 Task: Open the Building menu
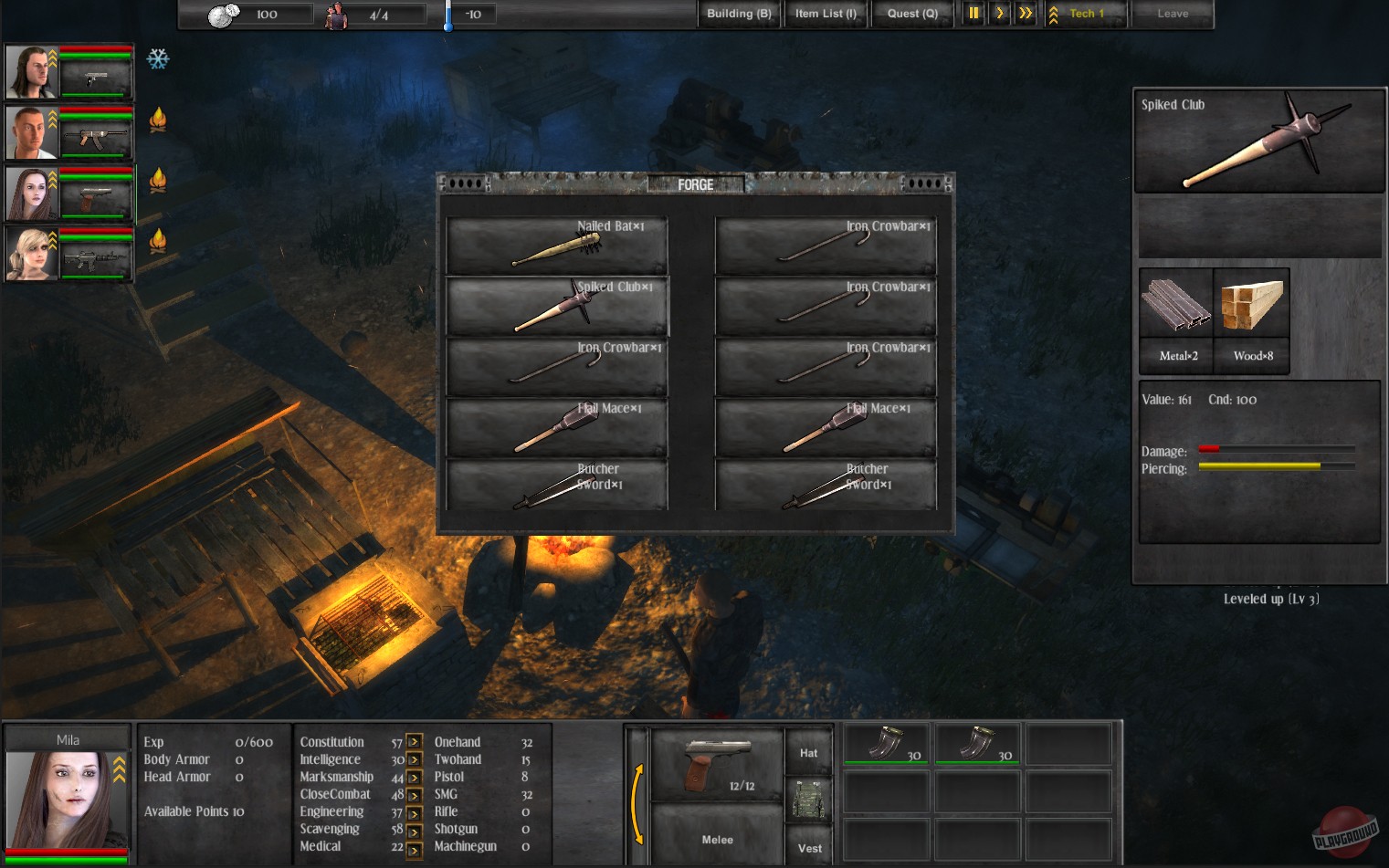[x=738, y=14]
